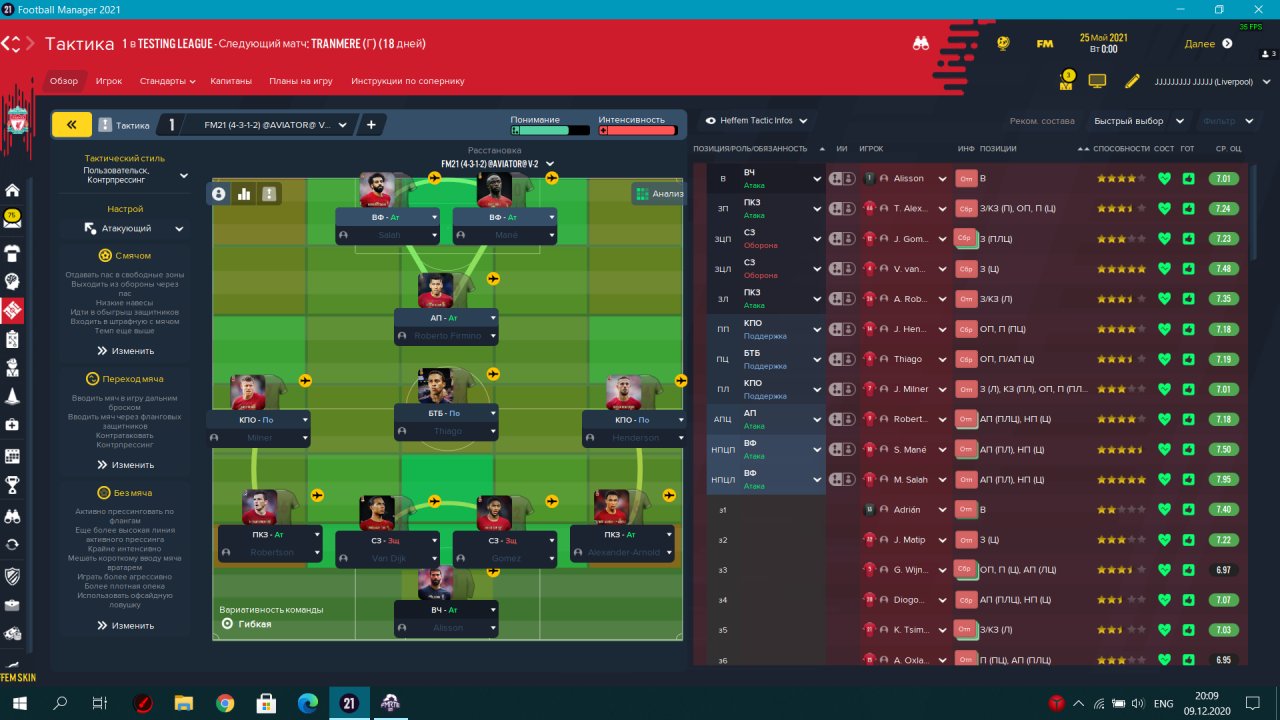This screenshot has height=720, width=1280.
Task: Switch to the Игрок tab
Action: pos(109,81)
